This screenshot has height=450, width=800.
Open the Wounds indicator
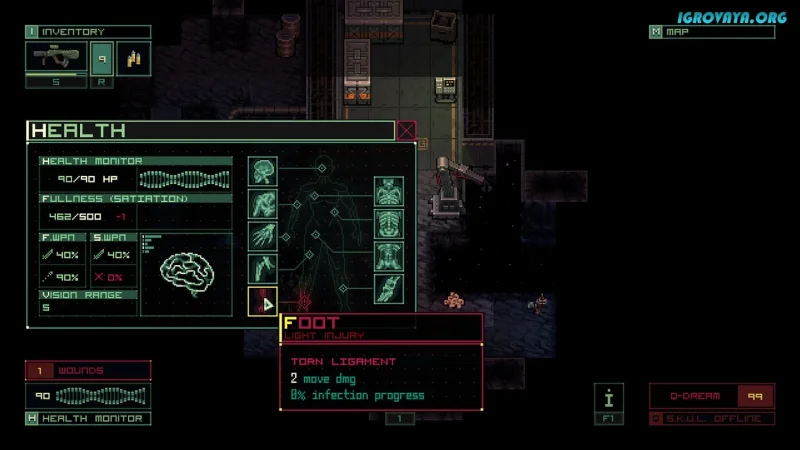(x=88, y=371)
